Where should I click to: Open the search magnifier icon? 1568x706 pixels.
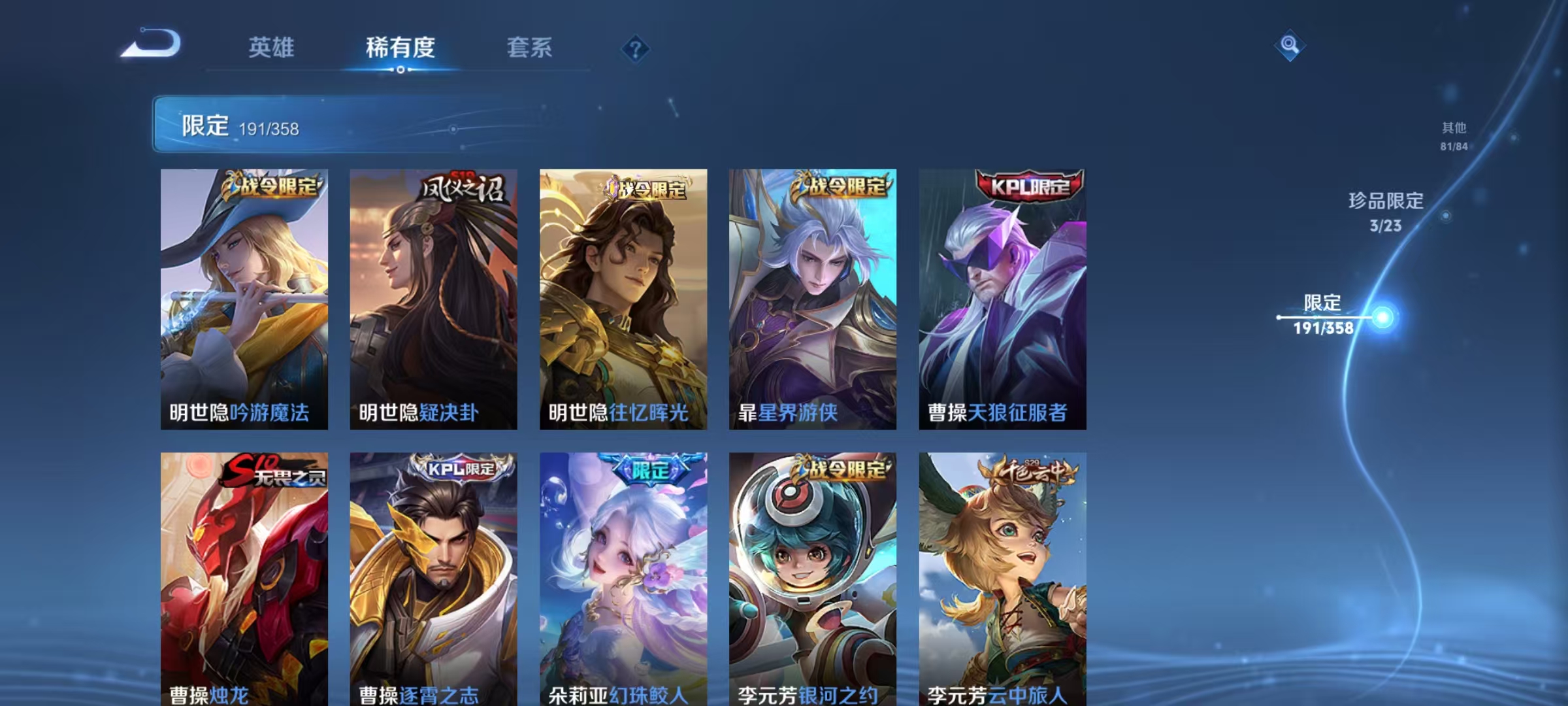[1290, 46]
